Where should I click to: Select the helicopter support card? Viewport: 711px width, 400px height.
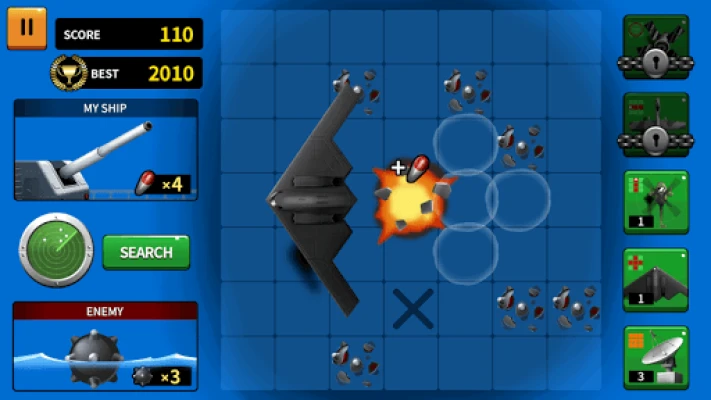point(655,201)
